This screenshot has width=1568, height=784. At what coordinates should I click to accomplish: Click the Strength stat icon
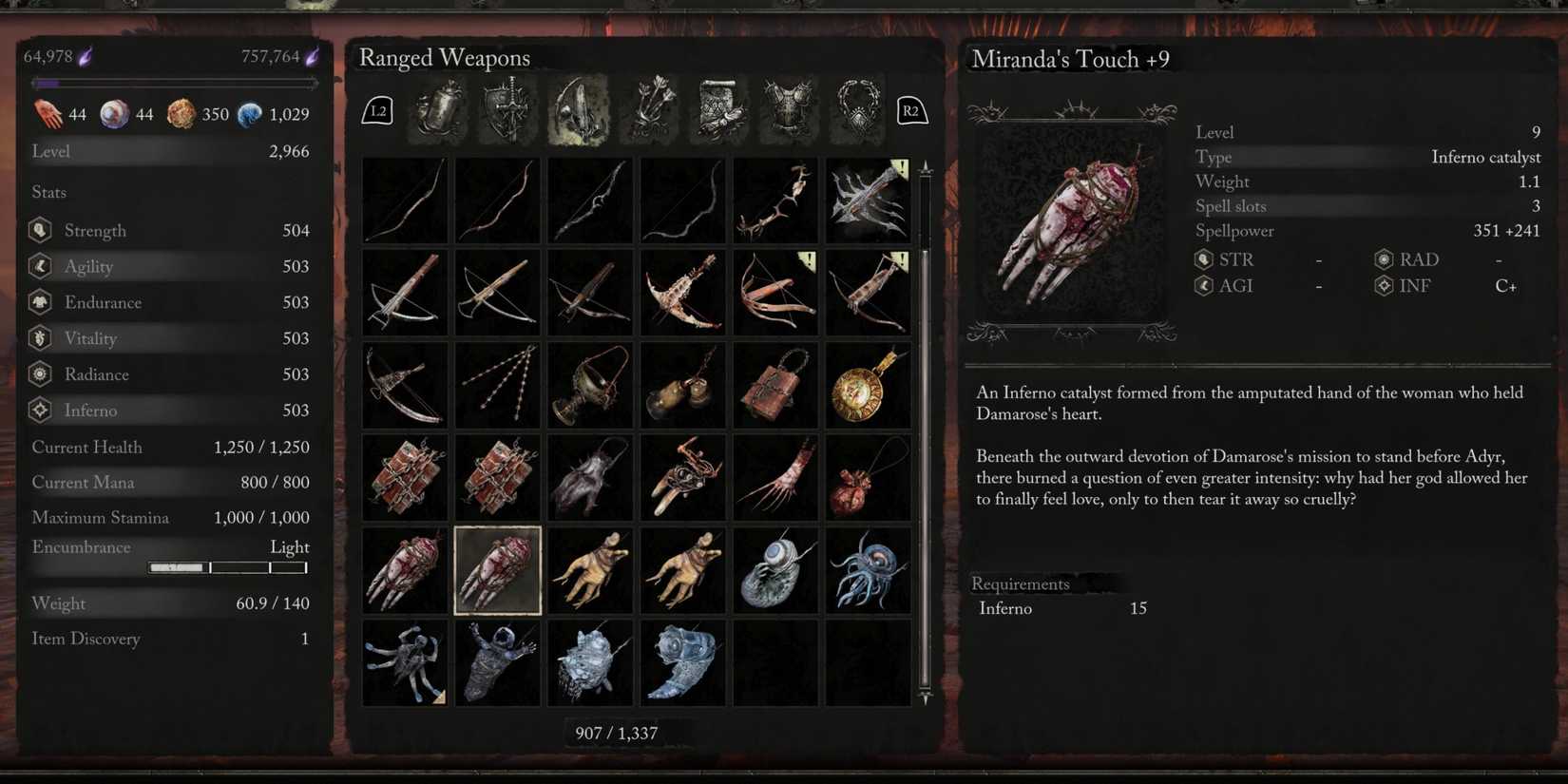pyautogui.click(x=39, y=230)
